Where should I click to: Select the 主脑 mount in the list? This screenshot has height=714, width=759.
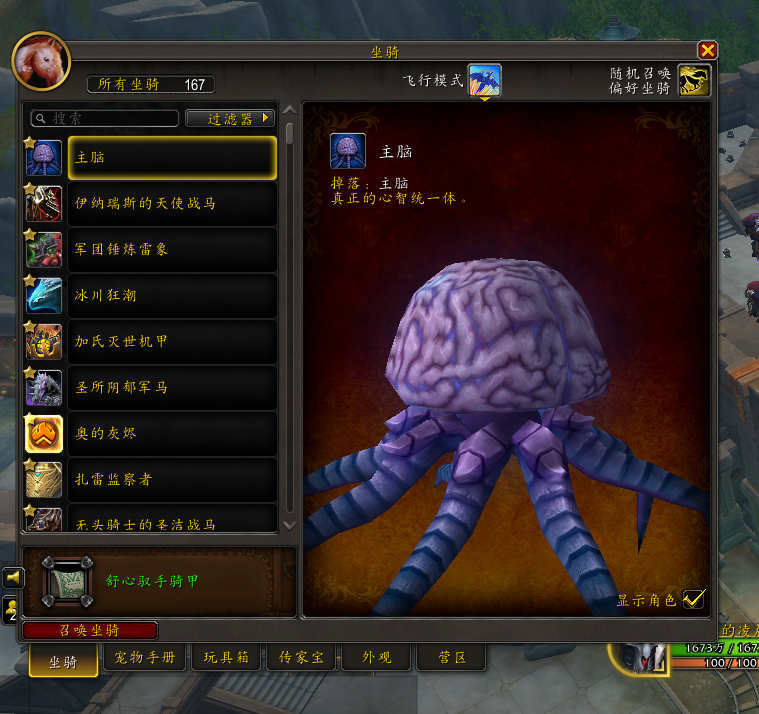click(172, 157)
